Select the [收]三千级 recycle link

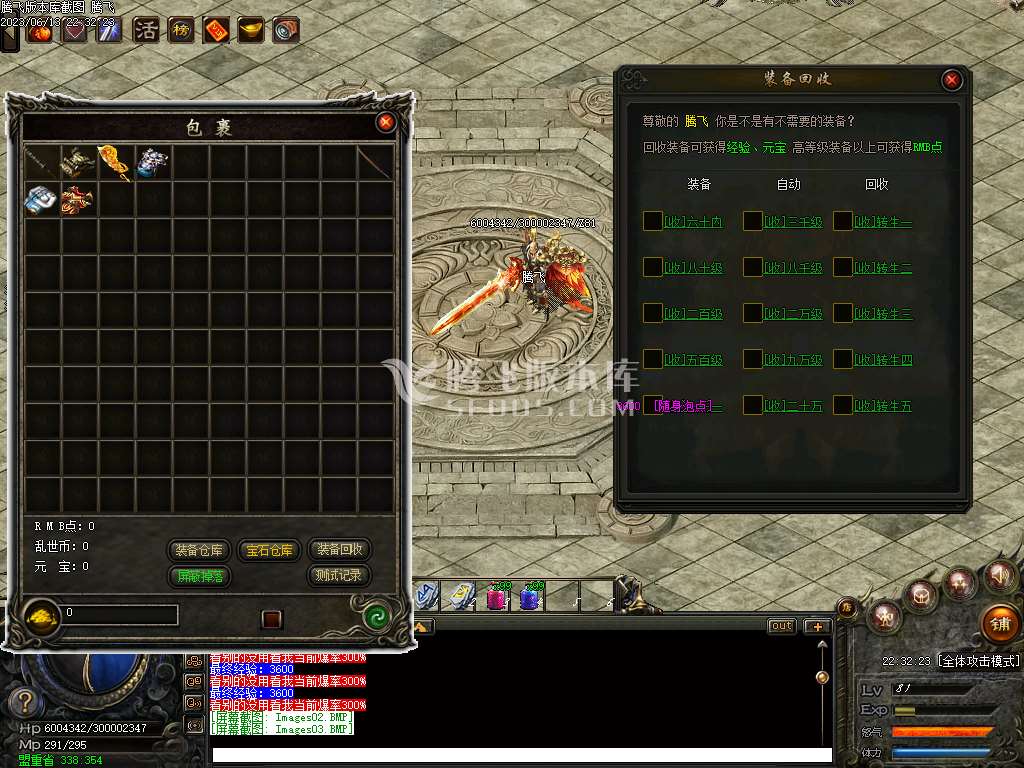[793, 222]
